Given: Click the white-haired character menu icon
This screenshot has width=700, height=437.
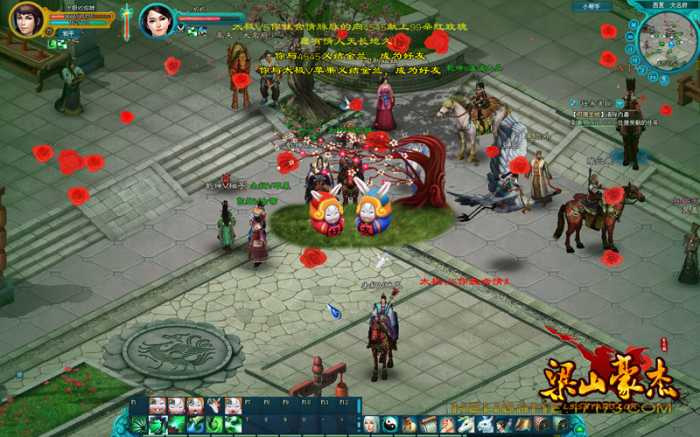Looking at the screenshot, I should point(371,425).
